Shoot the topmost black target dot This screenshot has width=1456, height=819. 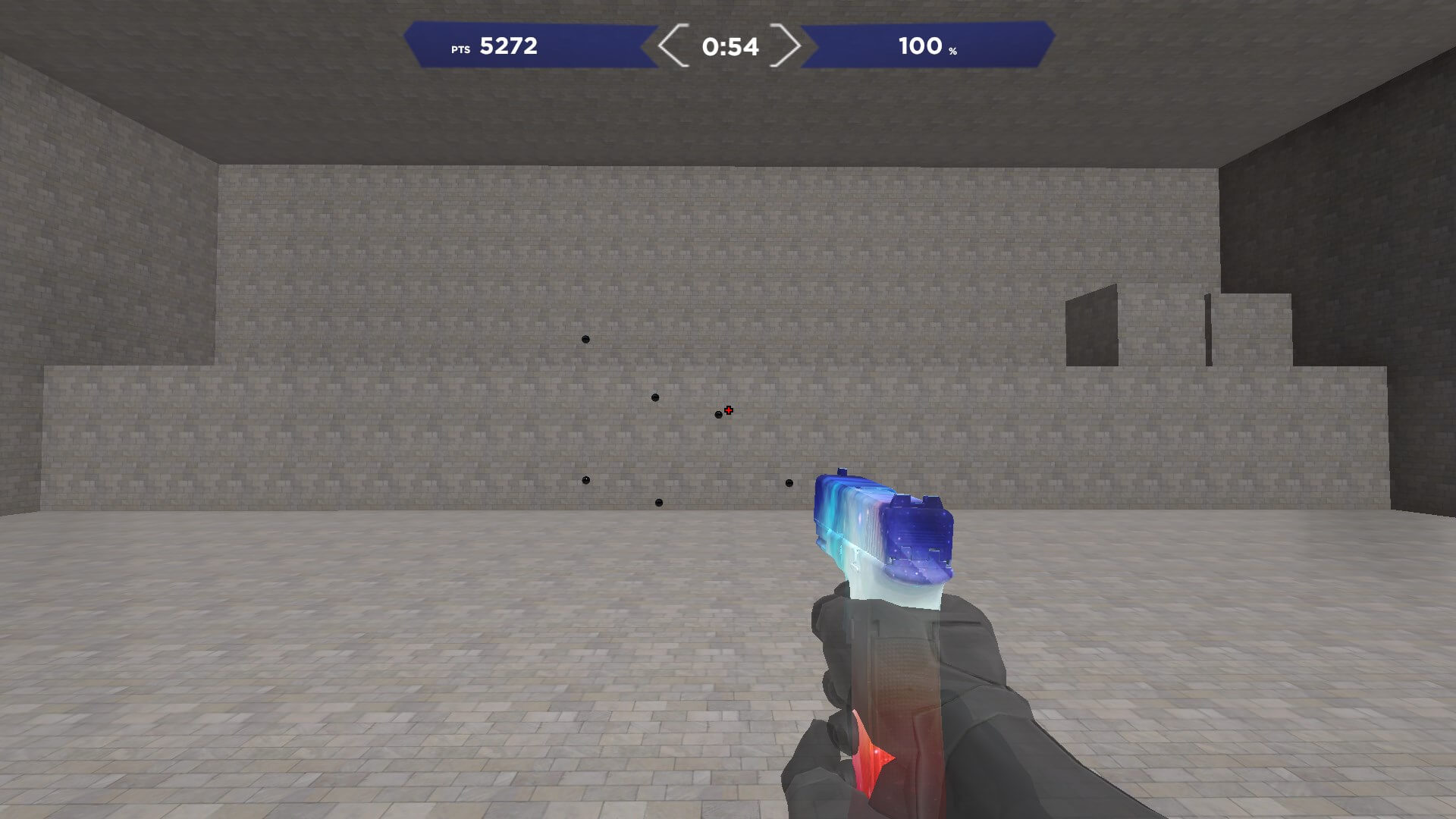[x=585, y=339]
